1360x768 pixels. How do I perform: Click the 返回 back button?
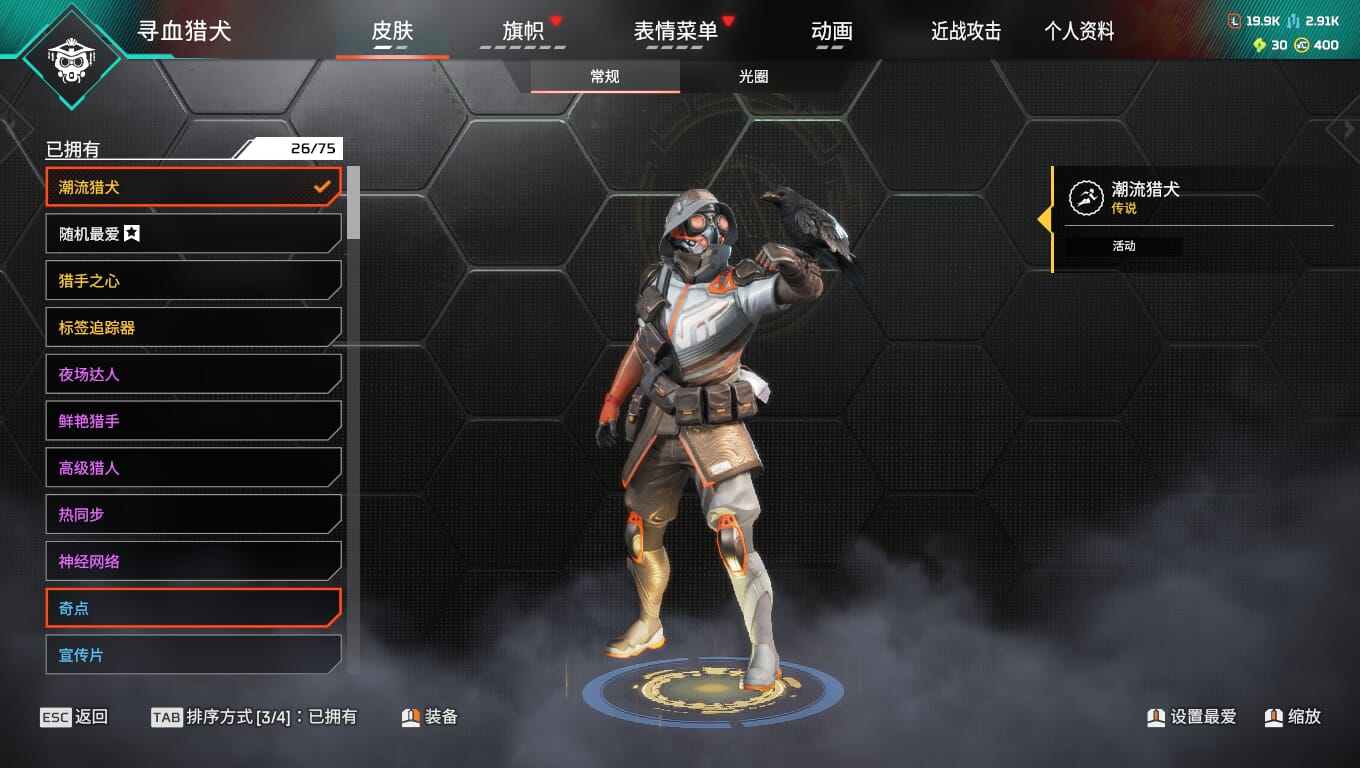74,717
